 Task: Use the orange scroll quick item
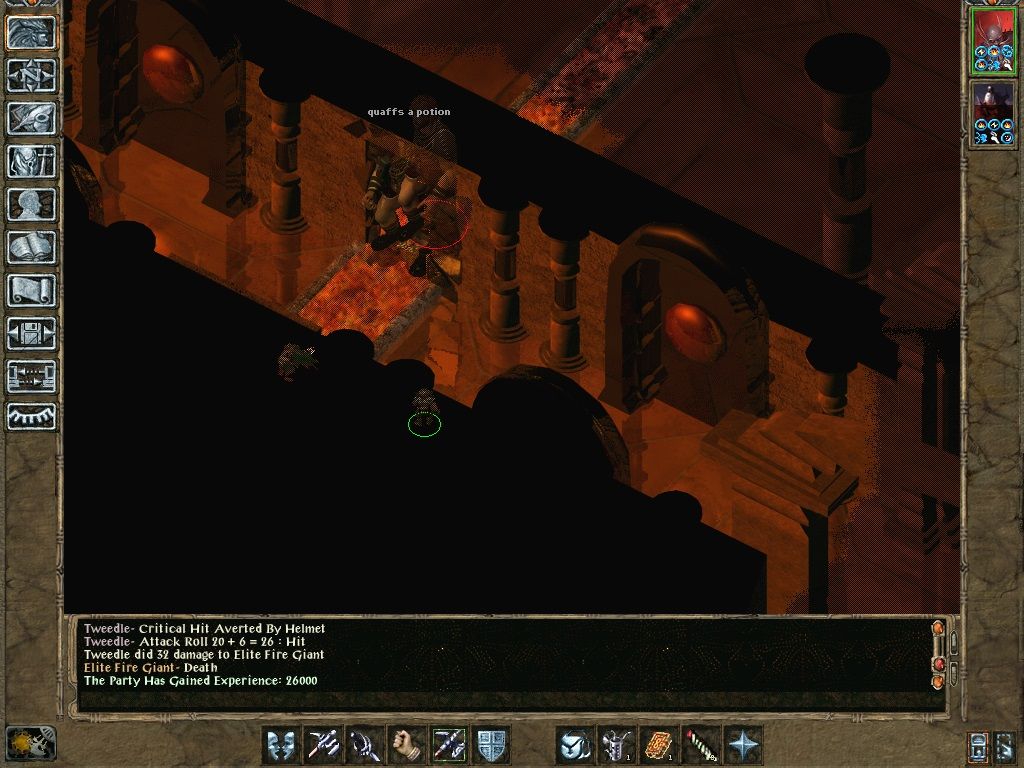pos(659,745)
